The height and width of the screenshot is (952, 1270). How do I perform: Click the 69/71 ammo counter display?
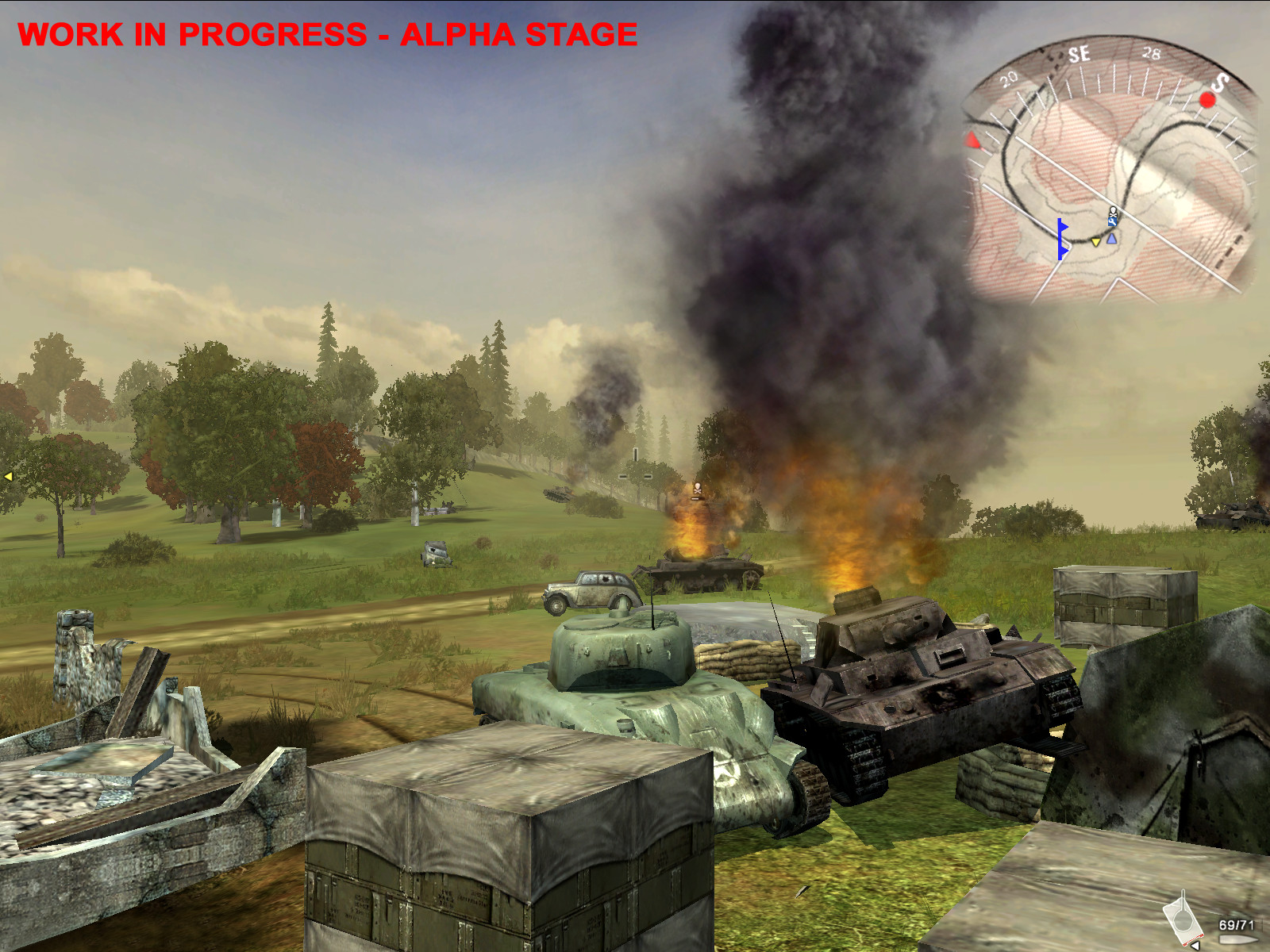1237,923
